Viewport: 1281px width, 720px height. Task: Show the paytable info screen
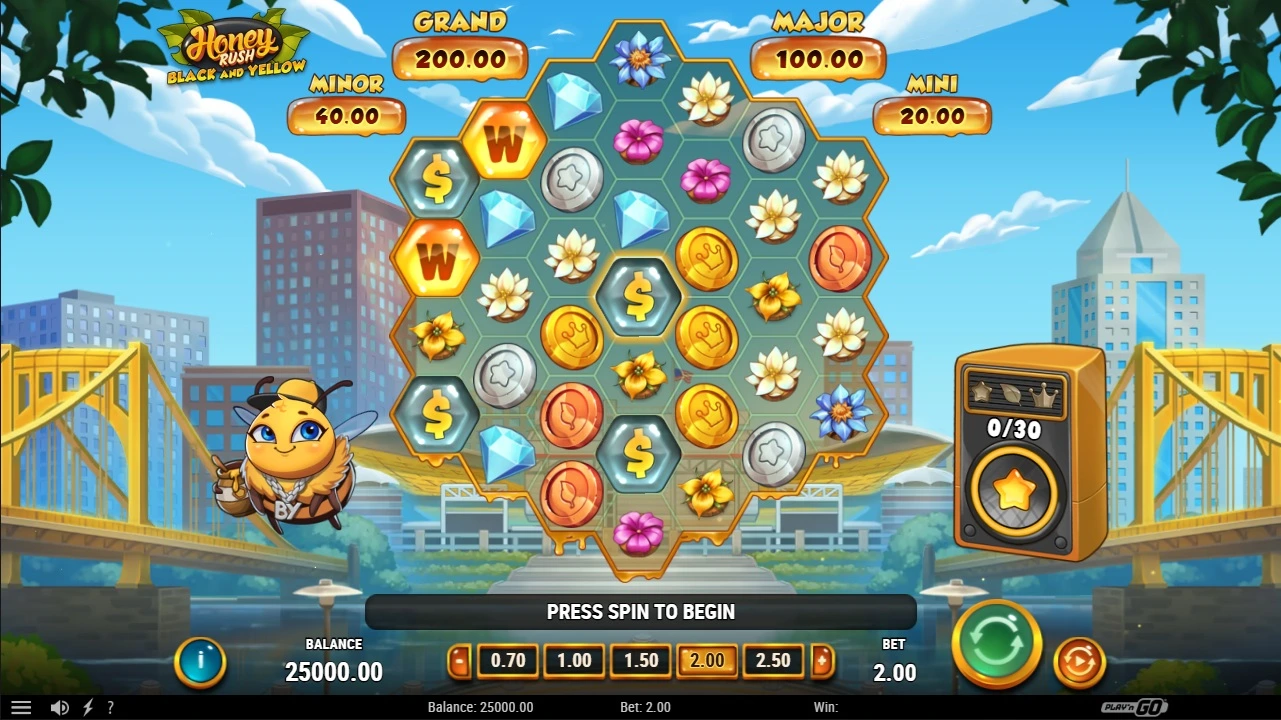[200, 661]
